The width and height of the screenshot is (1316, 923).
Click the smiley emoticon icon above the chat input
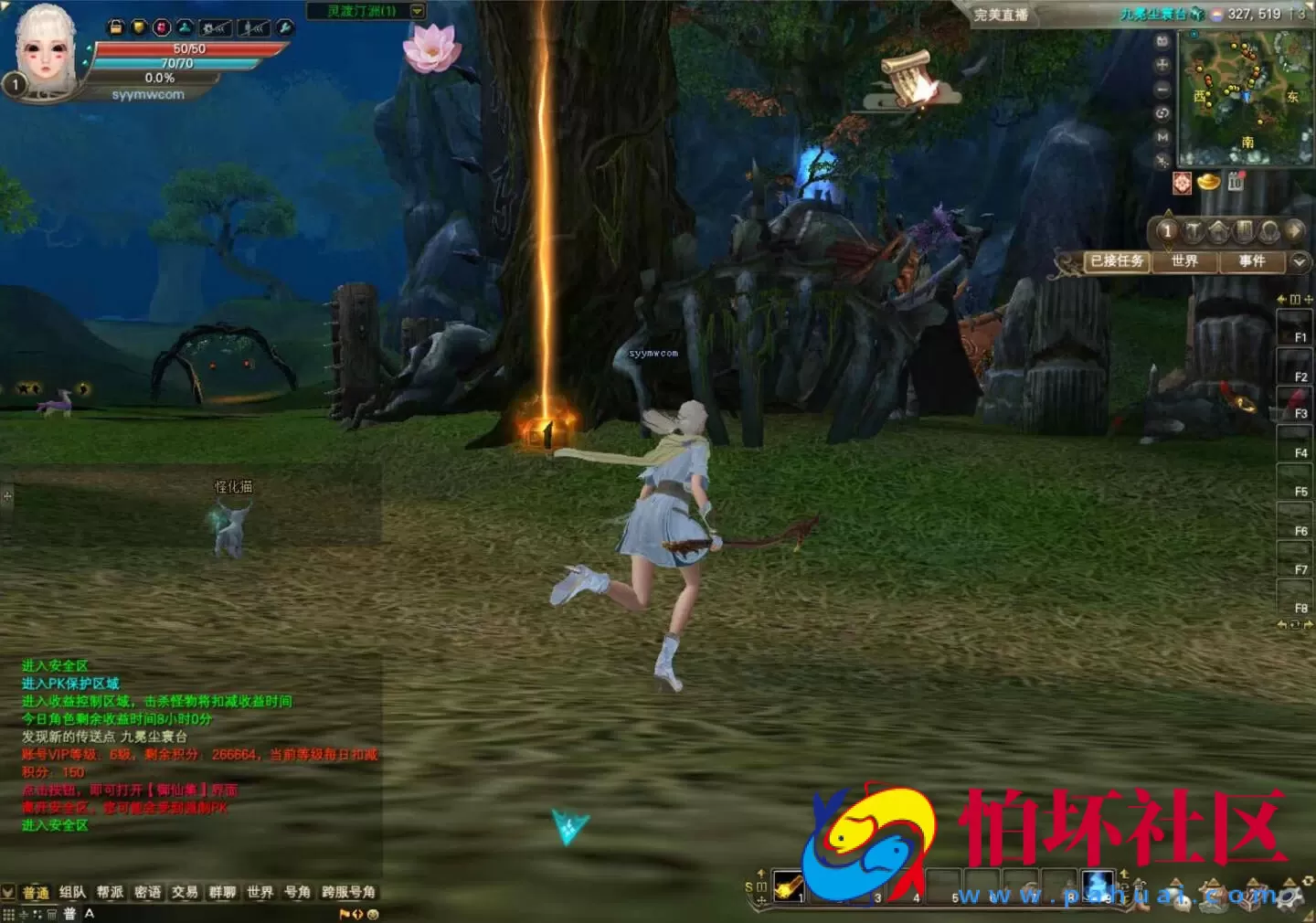(x=374, y=915)
